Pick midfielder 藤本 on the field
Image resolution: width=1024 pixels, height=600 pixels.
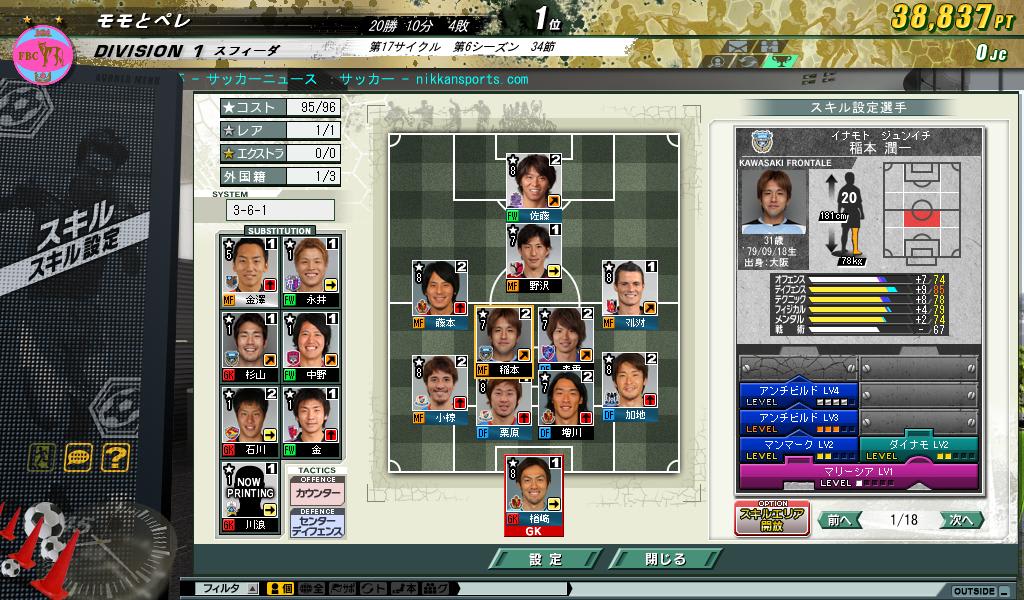(440, 295)
